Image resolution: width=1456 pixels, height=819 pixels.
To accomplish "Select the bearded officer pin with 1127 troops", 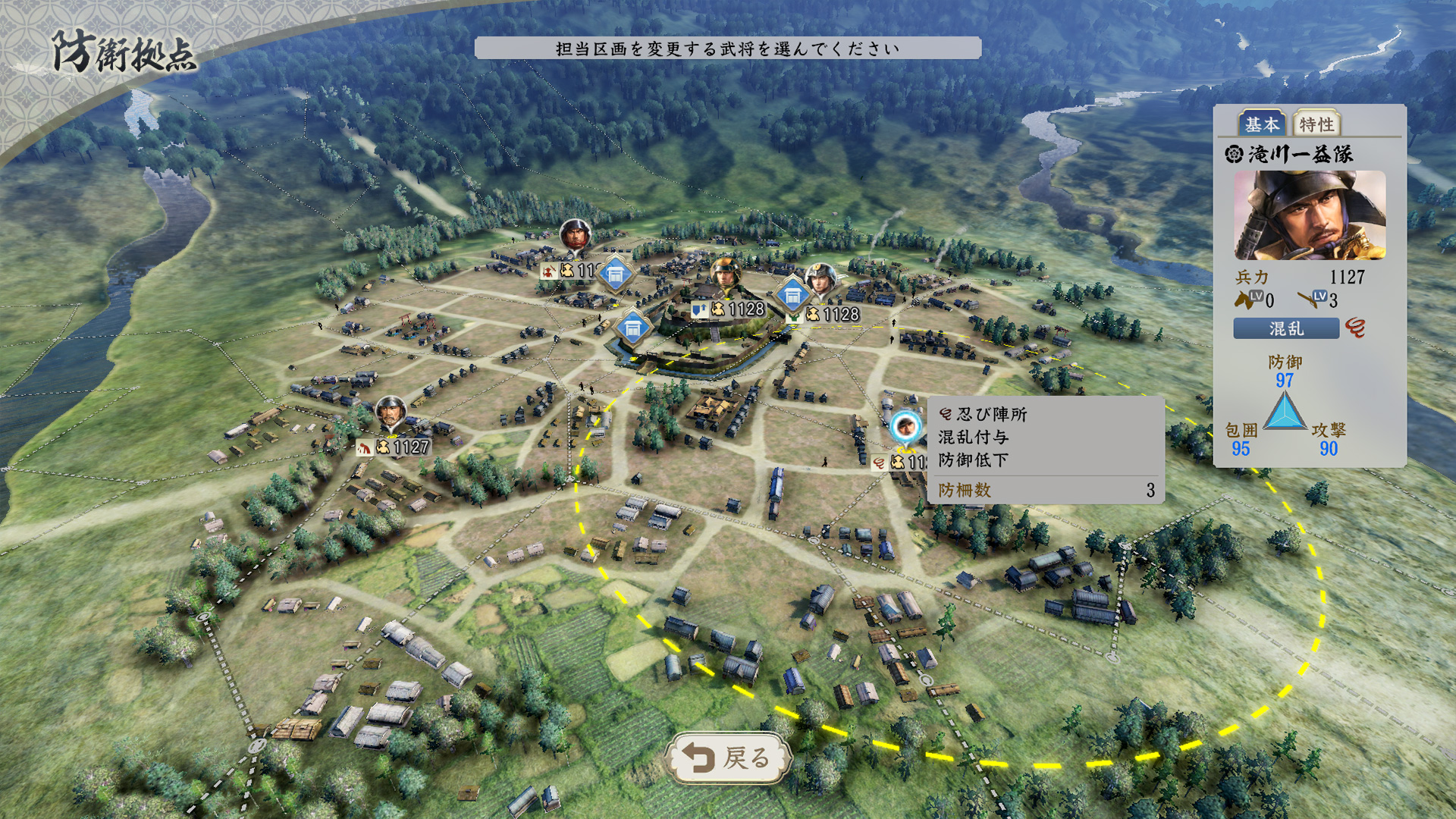I will coord(391,413).
